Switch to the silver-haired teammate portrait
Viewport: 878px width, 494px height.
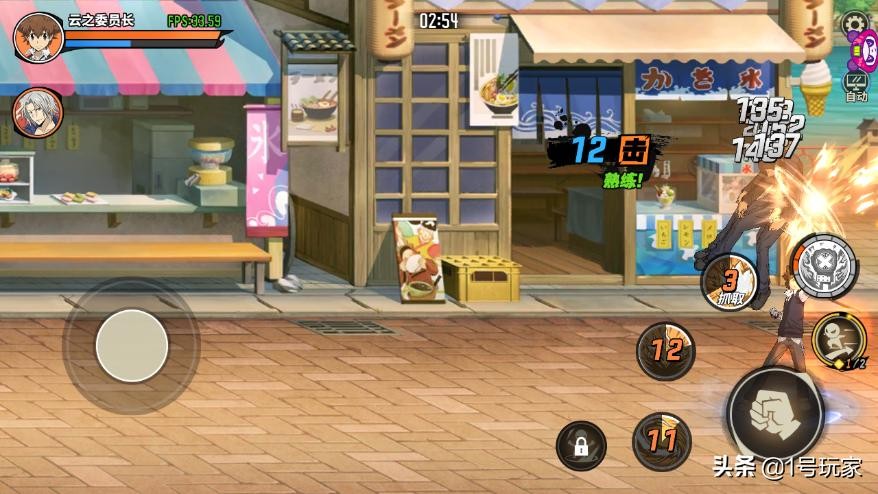36,112
